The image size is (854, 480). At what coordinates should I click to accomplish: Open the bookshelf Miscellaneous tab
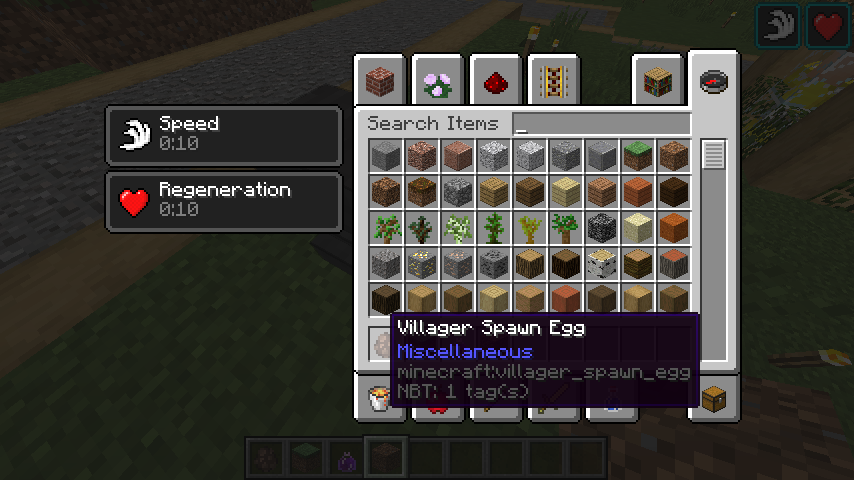coord(657,82)
